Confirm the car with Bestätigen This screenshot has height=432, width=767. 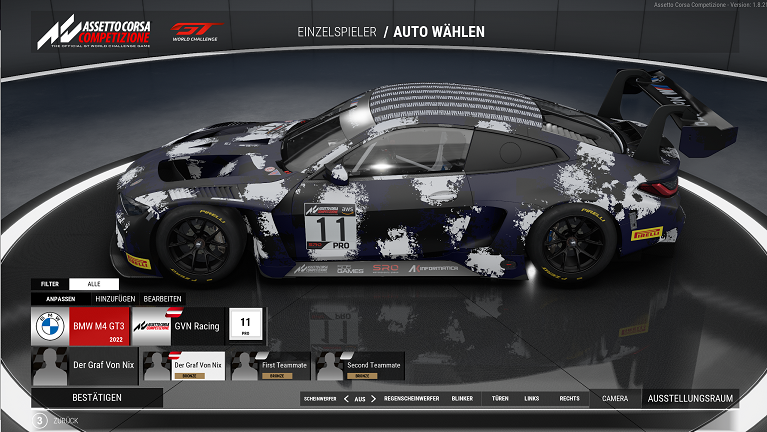97,398
